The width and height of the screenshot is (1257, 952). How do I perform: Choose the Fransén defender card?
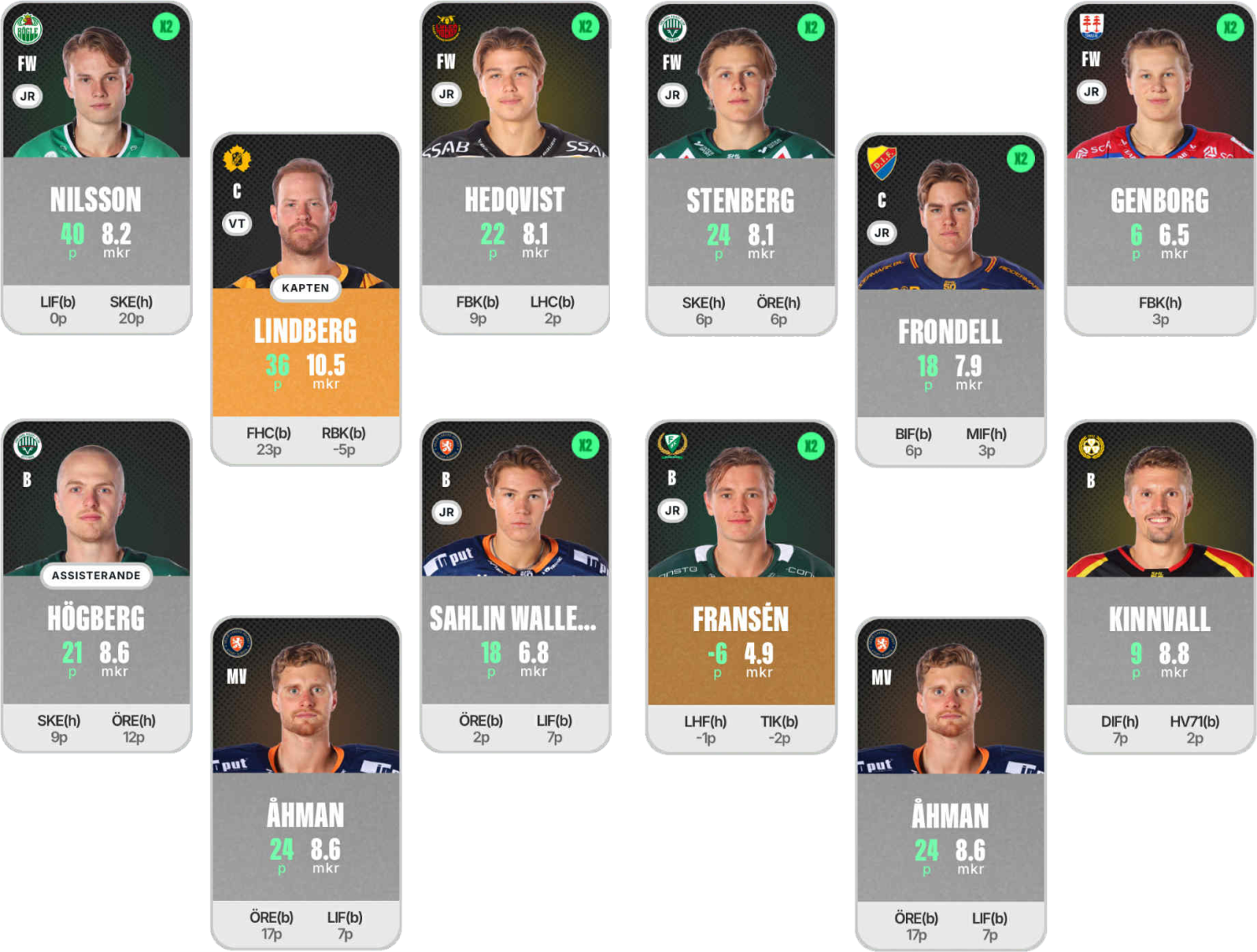pos(741,587)
